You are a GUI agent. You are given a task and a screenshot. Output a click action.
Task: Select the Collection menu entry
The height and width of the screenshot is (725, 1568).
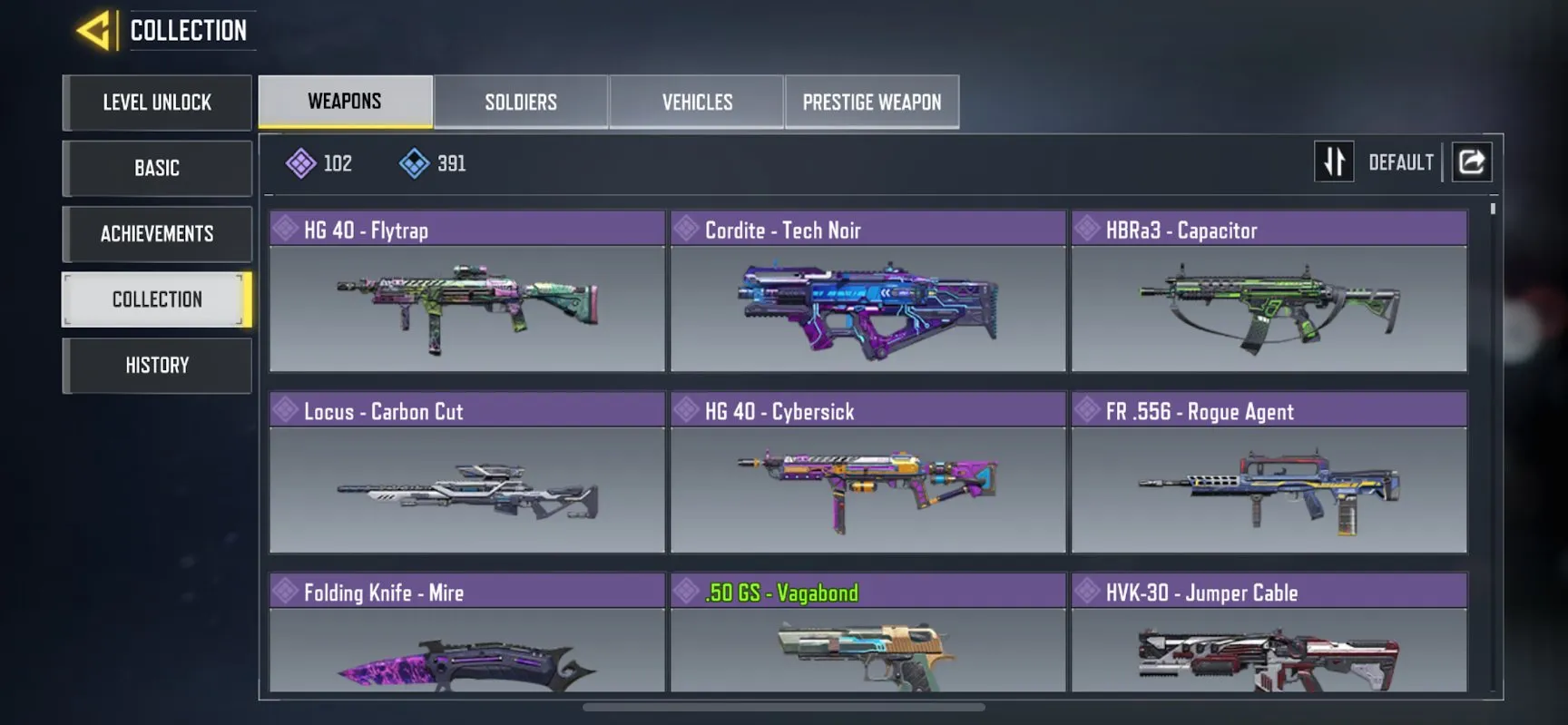tap(157, 299)
